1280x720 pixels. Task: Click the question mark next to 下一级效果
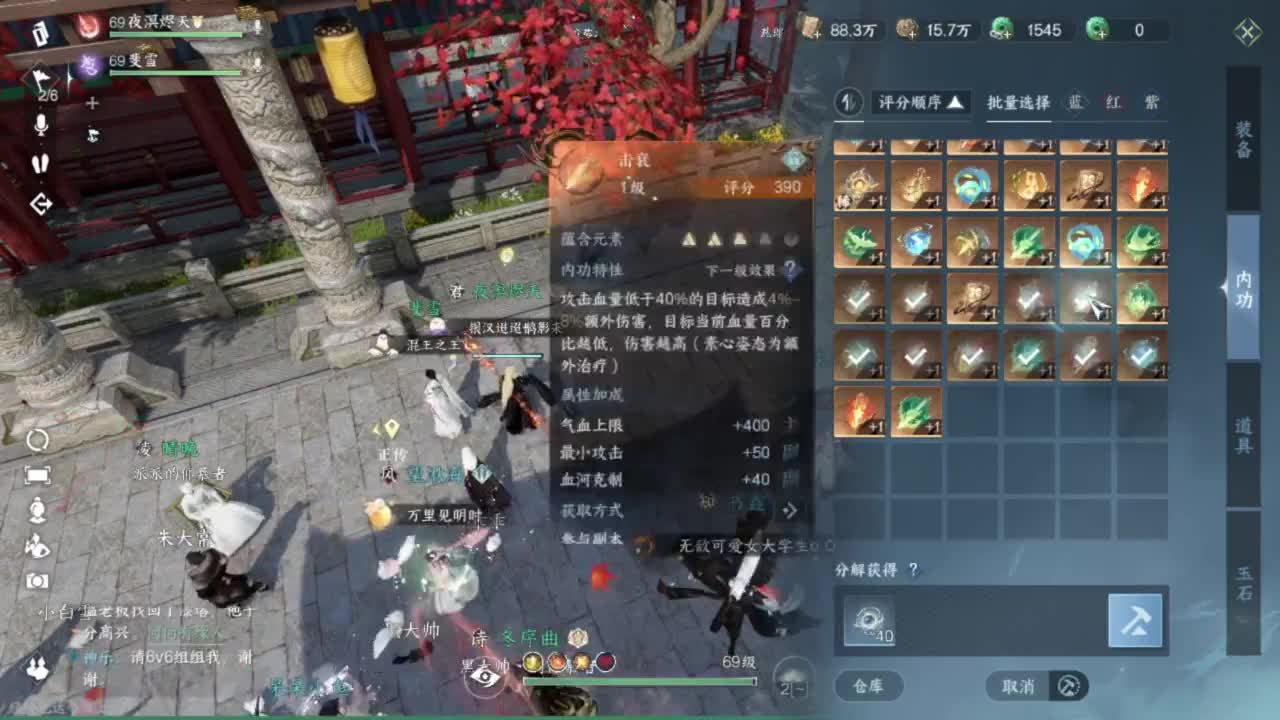pyautogui.click(x=790, y=266)
